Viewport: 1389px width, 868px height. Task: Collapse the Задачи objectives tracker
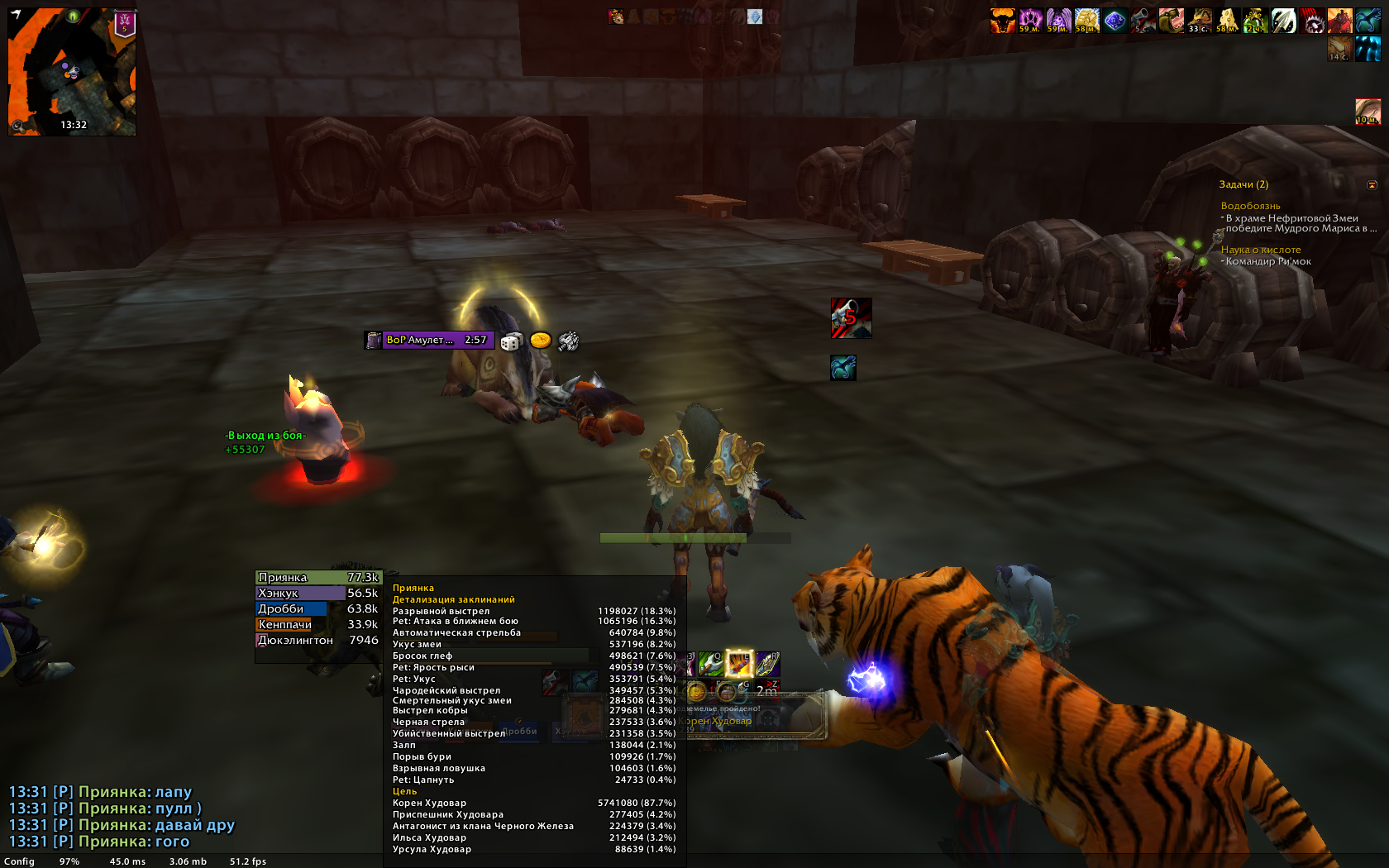click(x=1372, y=184)
